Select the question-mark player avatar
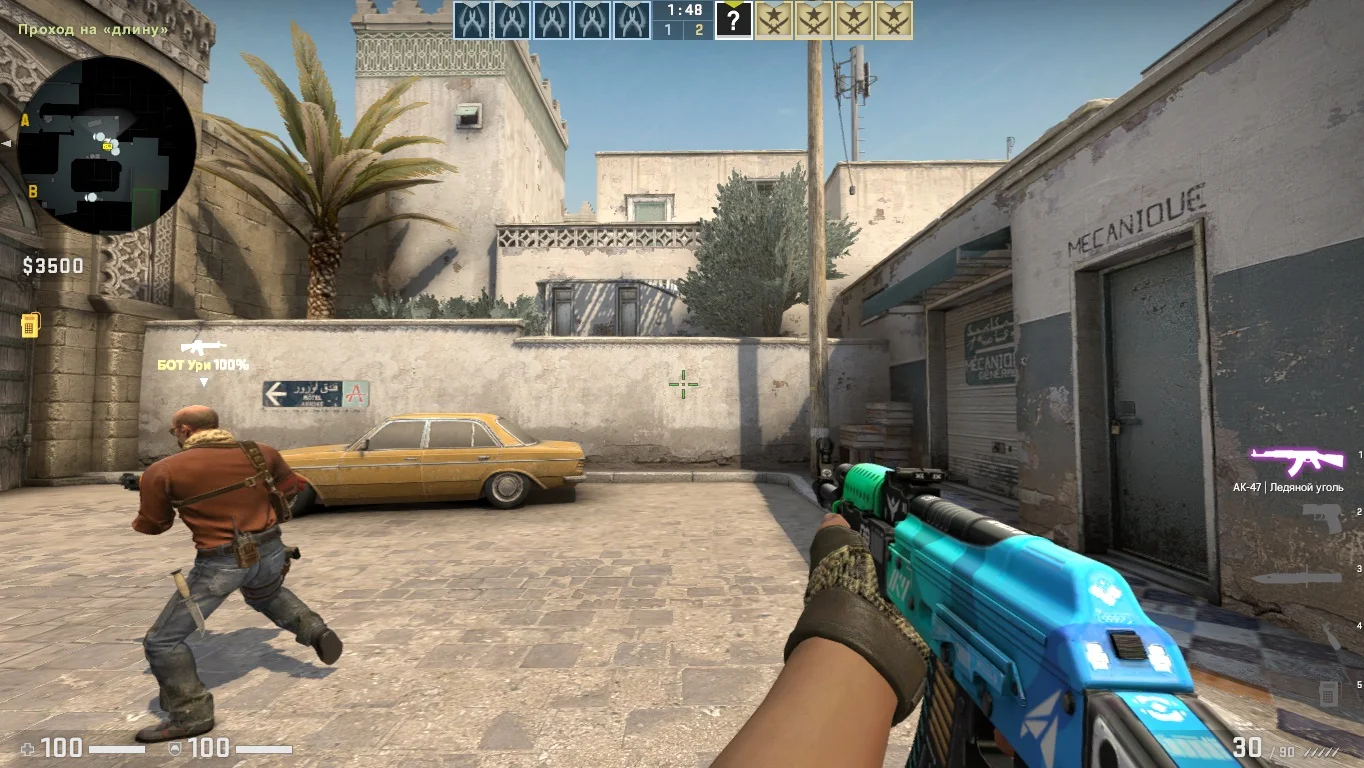The image size is (1364, 768). 733,20
